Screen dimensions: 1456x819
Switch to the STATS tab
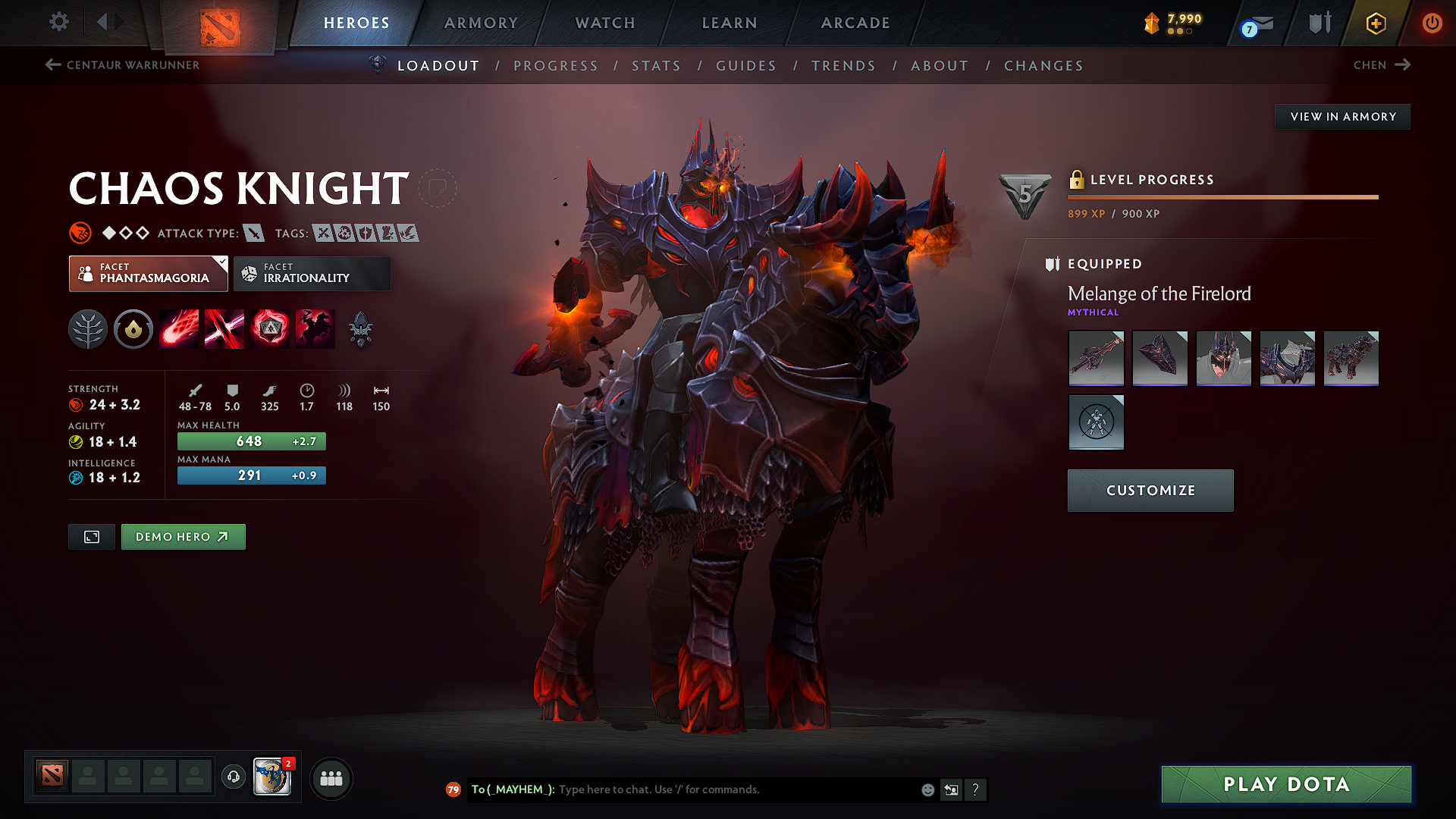pyautogui.click(x=657, y=66)
